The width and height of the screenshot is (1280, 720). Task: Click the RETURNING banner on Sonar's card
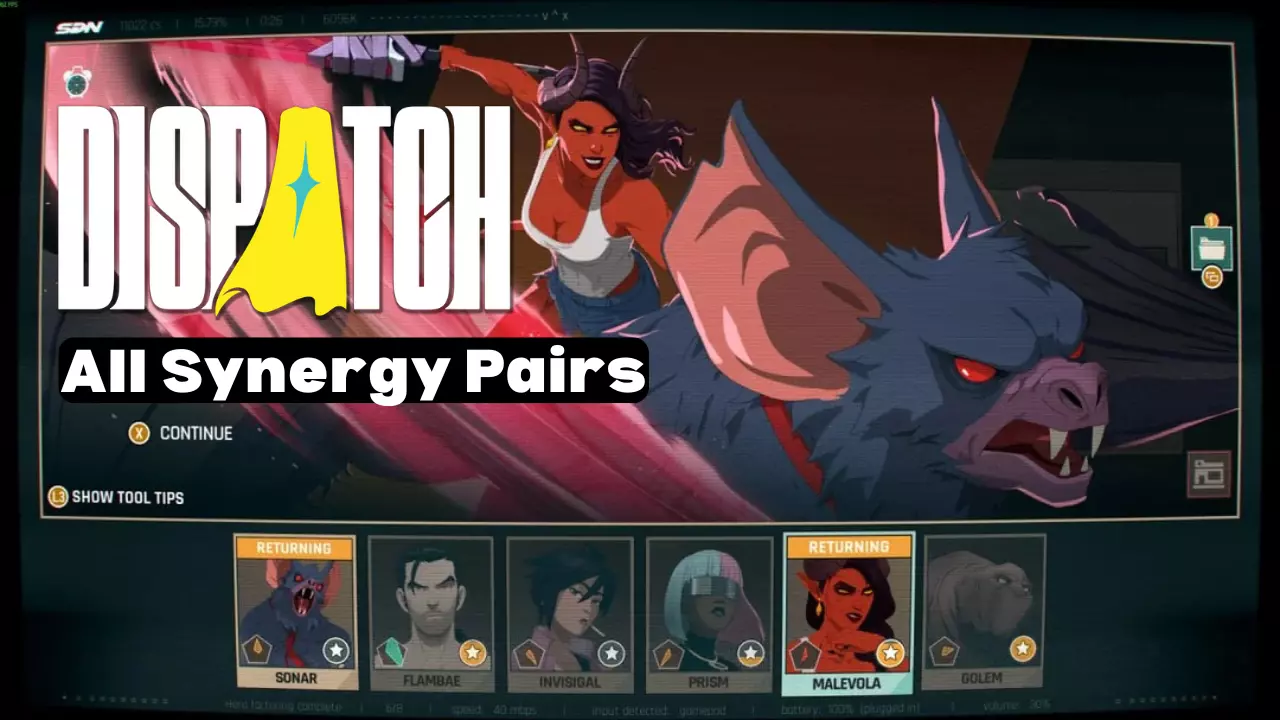pos(293,546)
